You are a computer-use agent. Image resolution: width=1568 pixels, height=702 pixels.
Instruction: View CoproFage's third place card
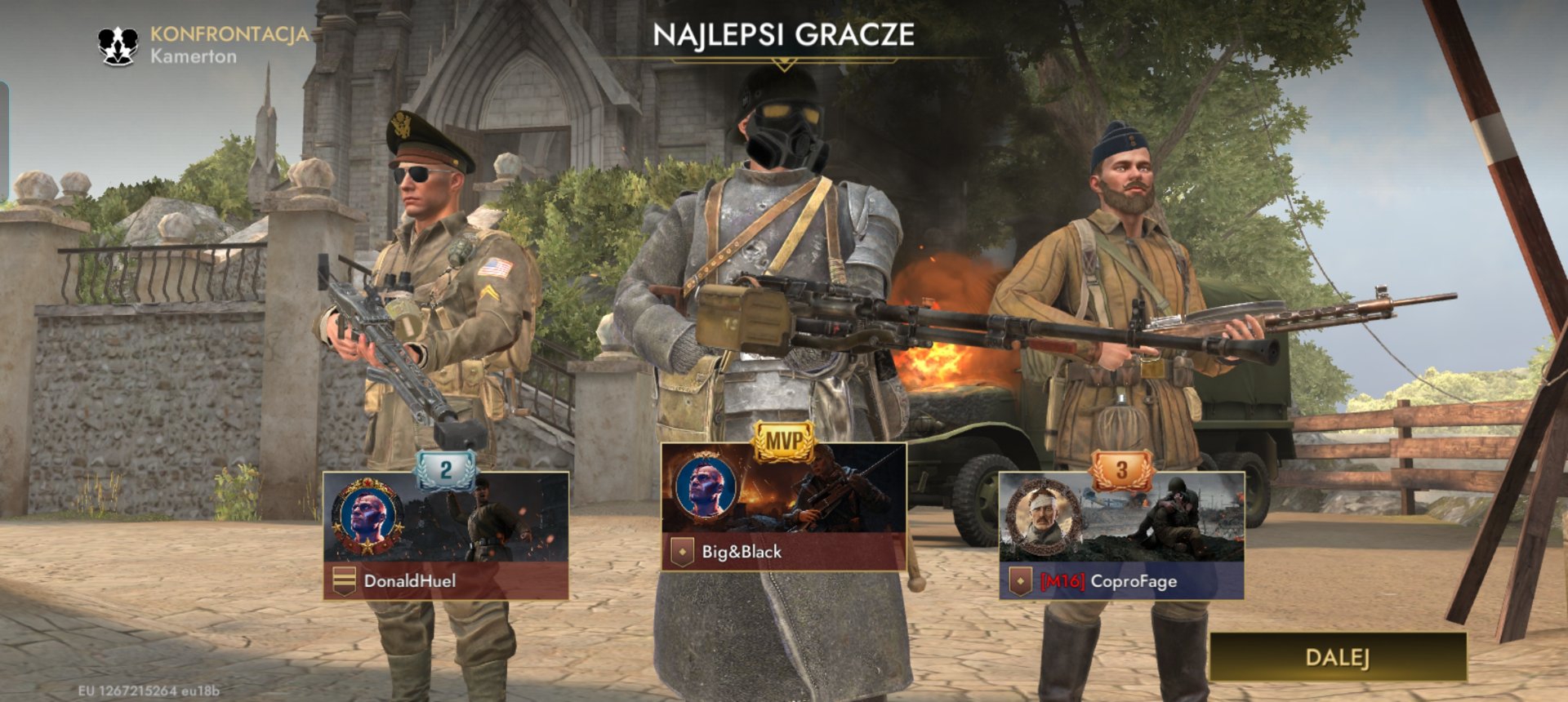[1121, 535]
